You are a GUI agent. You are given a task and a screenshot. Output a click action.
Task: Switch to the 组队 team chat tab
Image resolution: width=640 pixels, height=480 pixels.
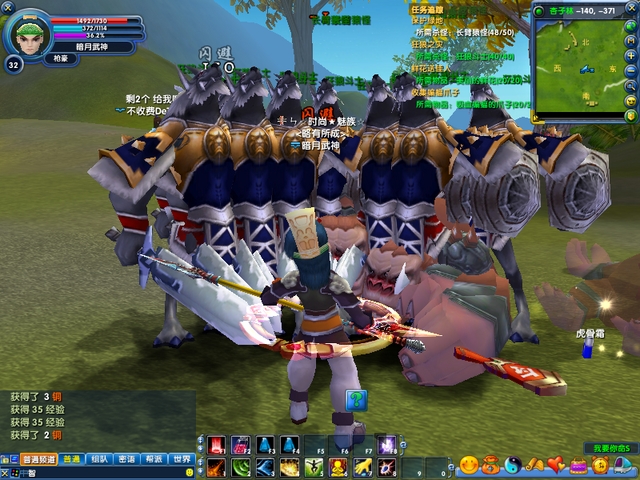click(x=99, y=459)
